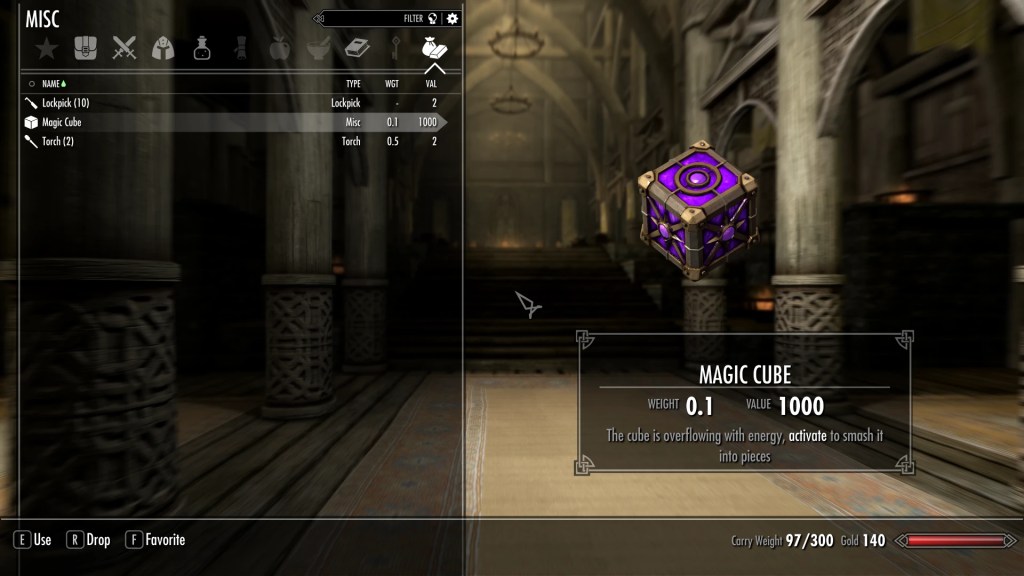The width and height of the screenshot is (1024, 576).
Task: Select the Misc coin-bag category
Action: click(435, 47)
